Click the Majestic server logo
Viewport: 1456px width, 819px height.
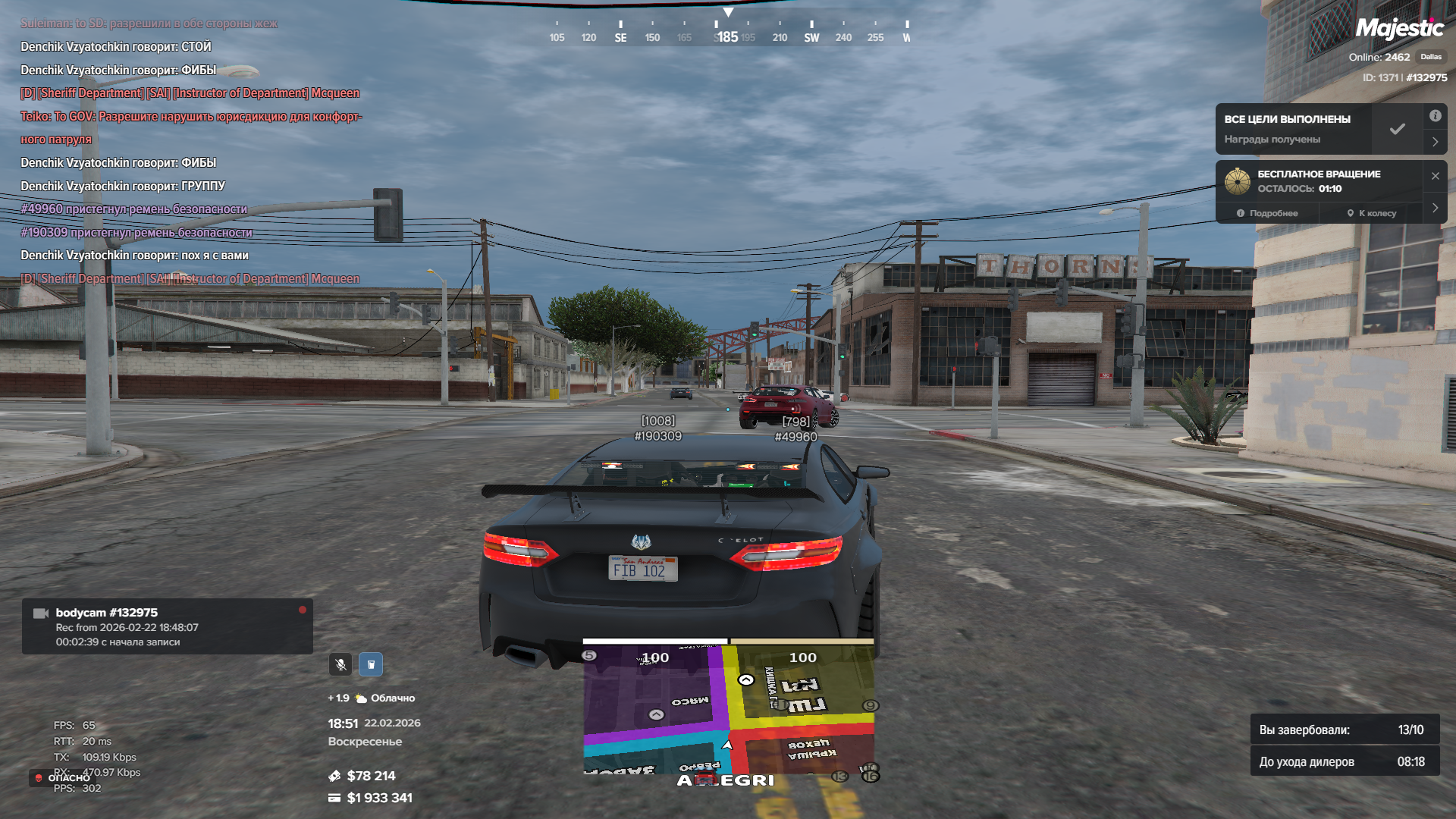pyautogui.click(x=1399, y=29)
